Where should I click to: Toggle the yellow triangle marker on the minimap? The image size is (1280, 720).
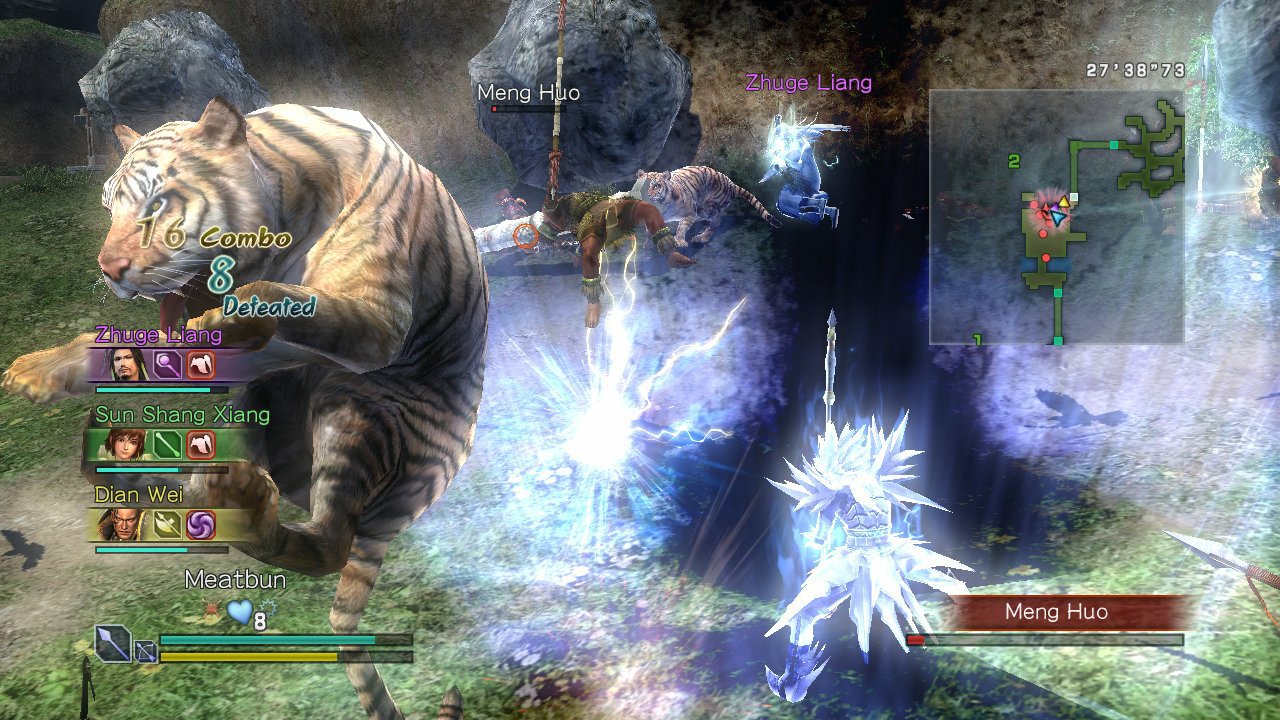(x=1063, y=201)
